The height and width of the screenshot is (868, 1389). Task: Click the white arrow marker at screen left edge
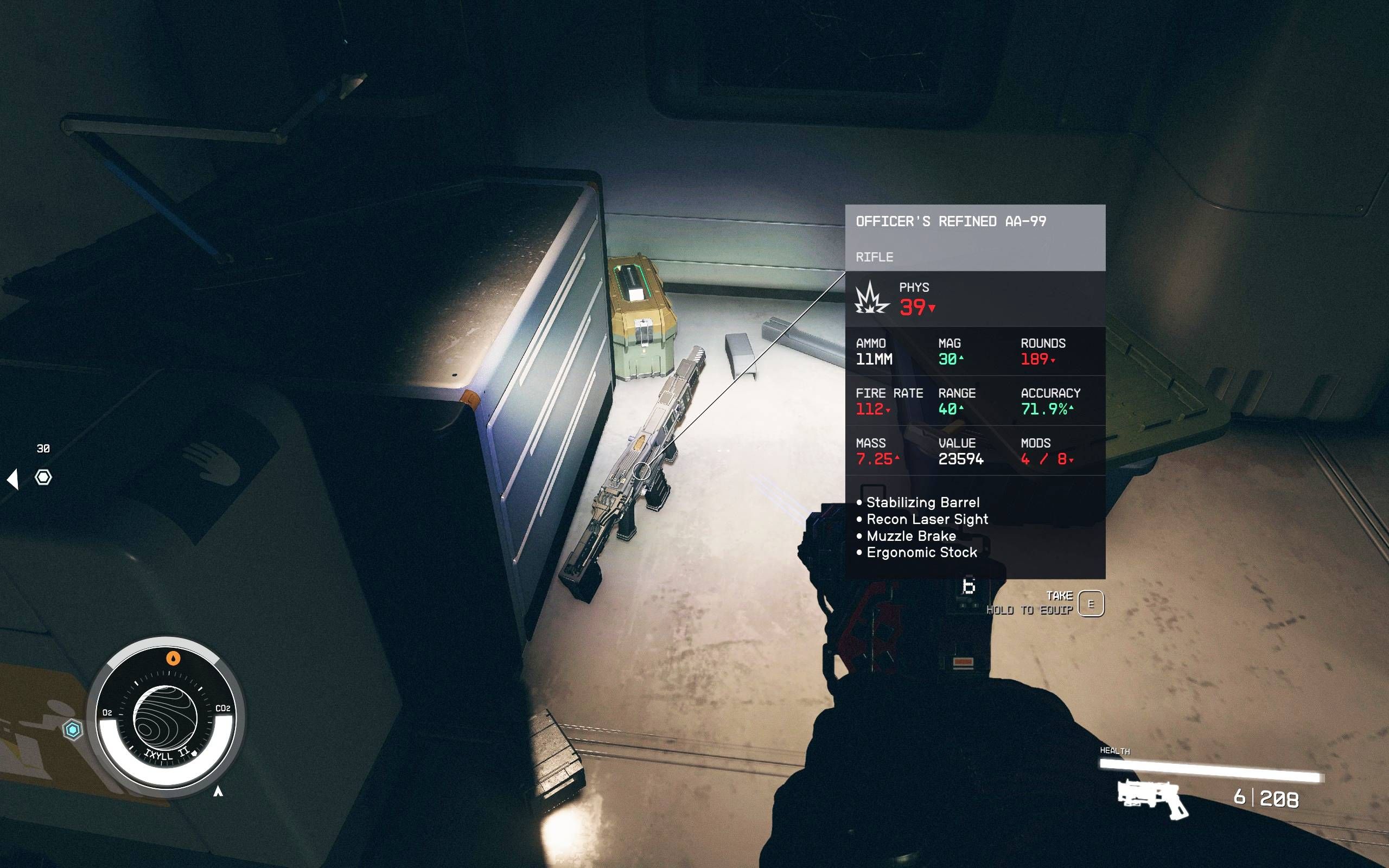pos(12,481)
